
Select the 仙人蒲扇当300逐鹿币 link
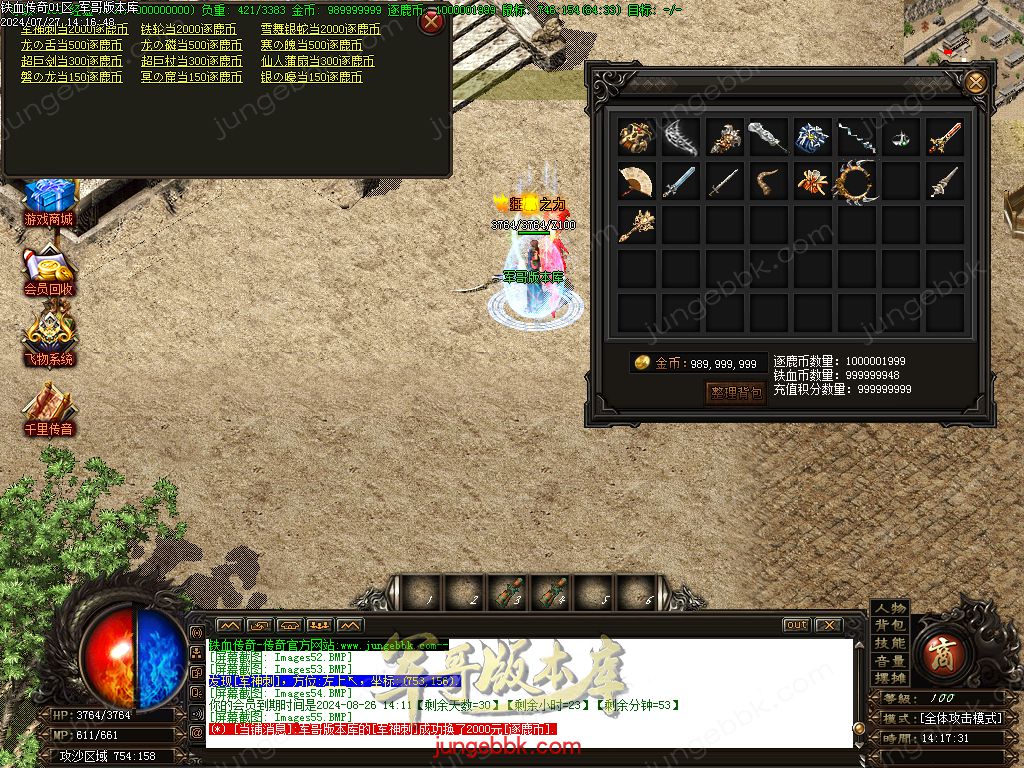point(318,62)
